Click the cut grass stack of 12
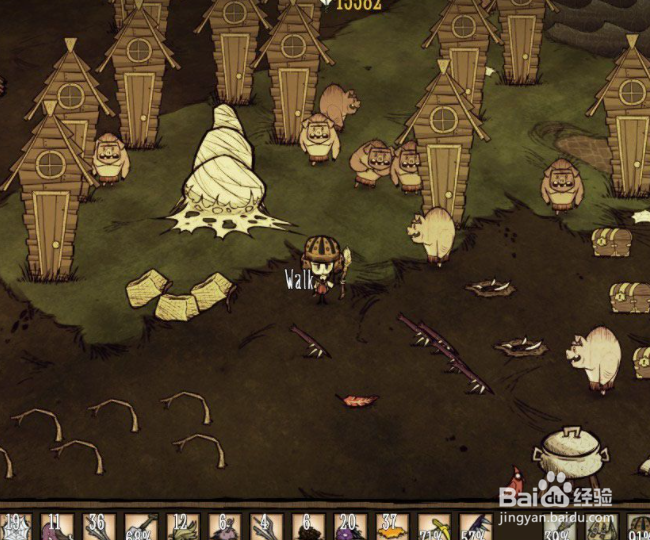 [x=182, y=528]
